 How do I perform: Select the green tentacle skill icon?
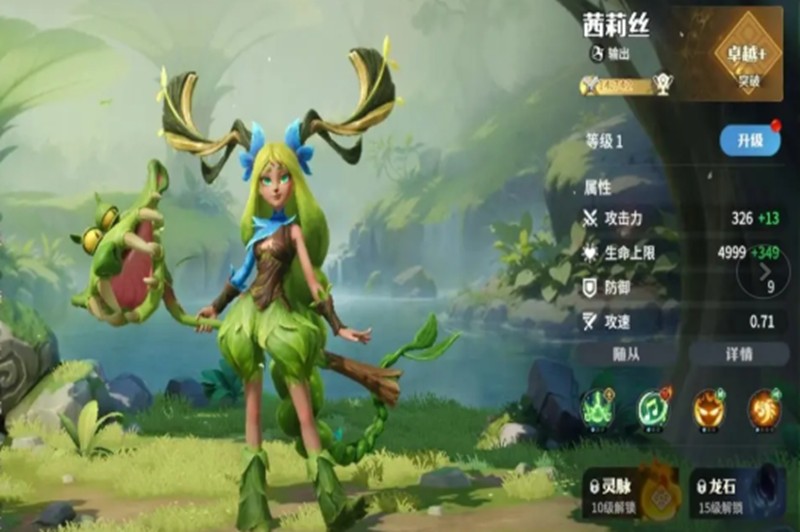pyautogui.click(x=598, y=406)
